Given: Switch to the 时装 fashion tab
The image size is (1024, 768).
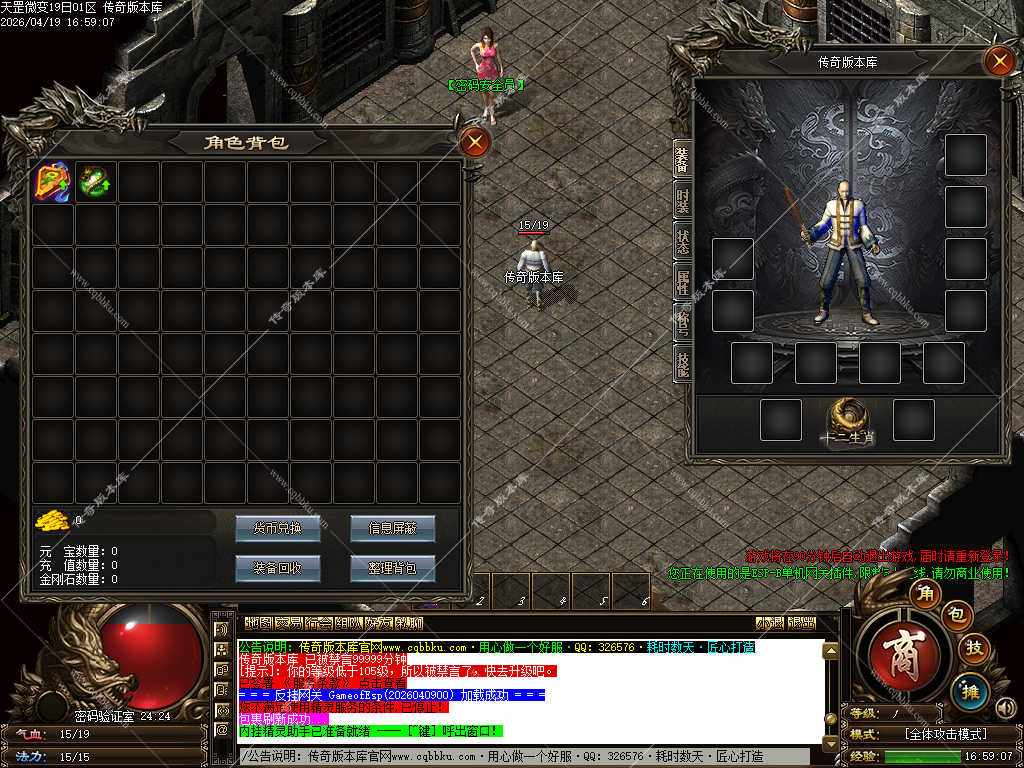Looking at the screenshot, I should (682, 200).
